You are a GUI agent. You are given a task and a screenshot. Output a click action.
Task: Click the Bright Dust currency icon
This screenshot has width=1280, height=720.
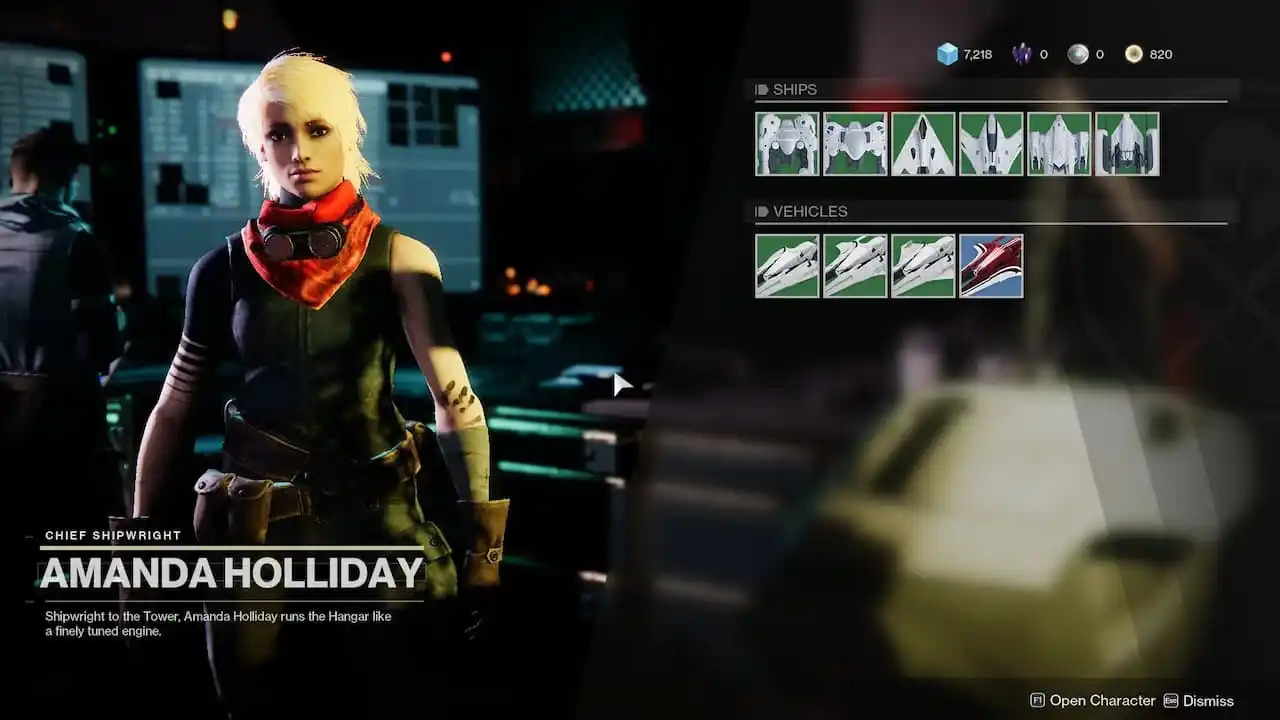point(1134,53)
